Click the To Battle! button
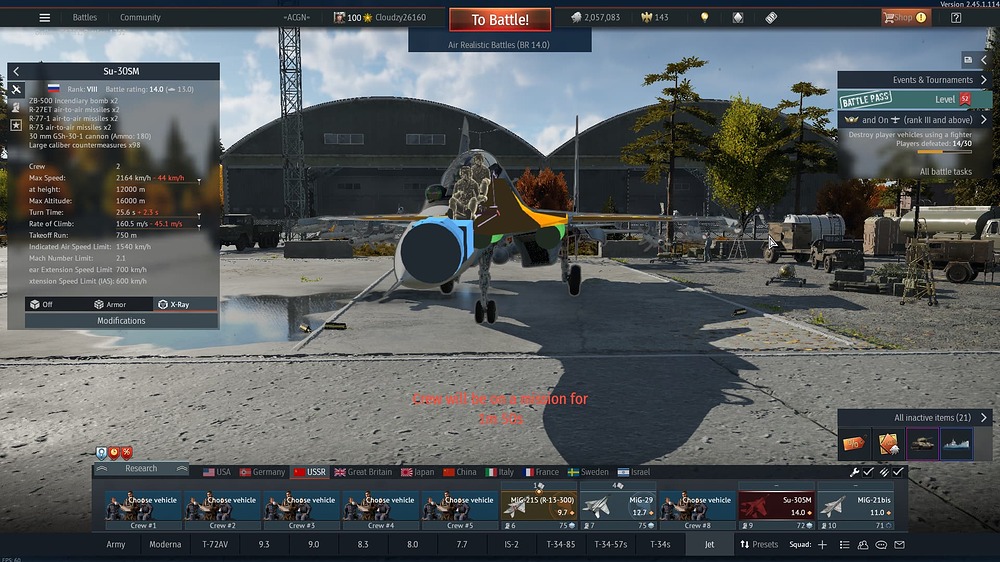Image resolution: width=1000 pixels, height=562 pixels. tap(499, 19)
